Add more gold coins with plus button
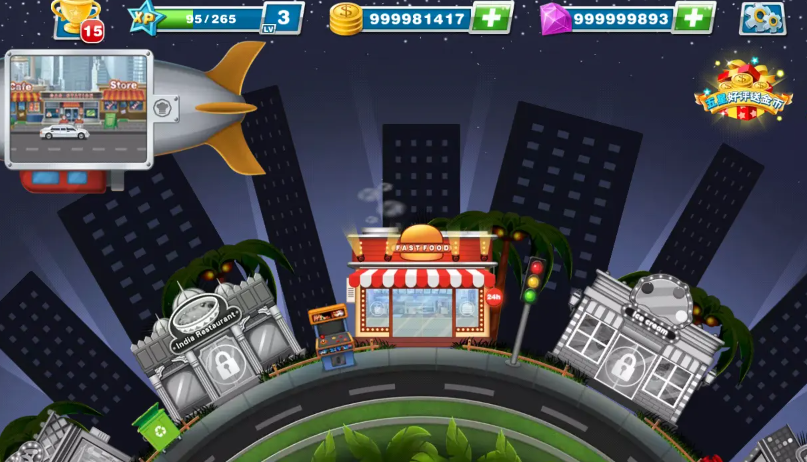This screenshot has width=807, height=462. click(x=490, y=18)
